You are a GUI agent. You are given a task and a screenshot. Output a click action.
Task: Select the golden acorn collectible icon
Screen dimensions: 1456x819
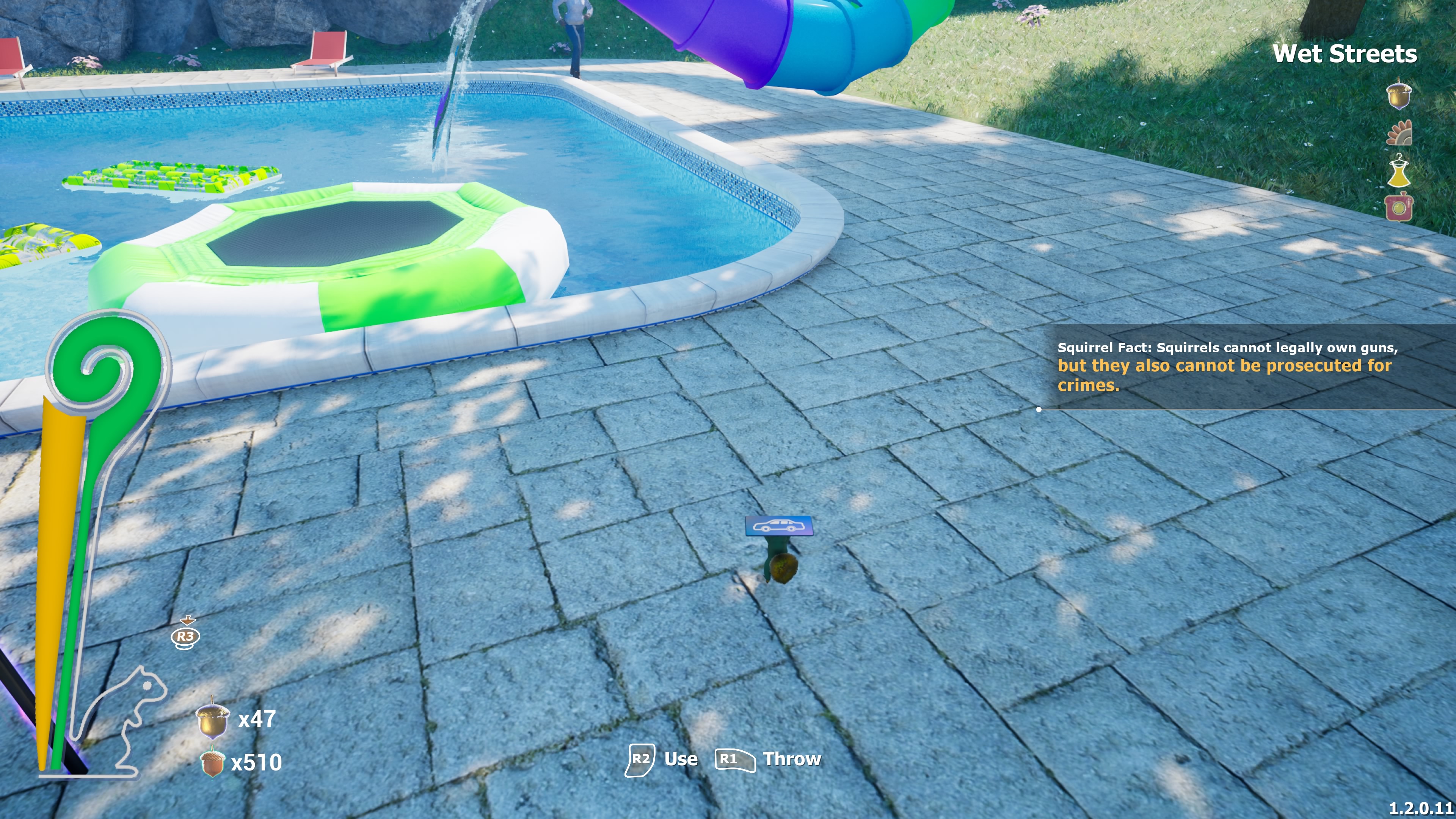1399,94
